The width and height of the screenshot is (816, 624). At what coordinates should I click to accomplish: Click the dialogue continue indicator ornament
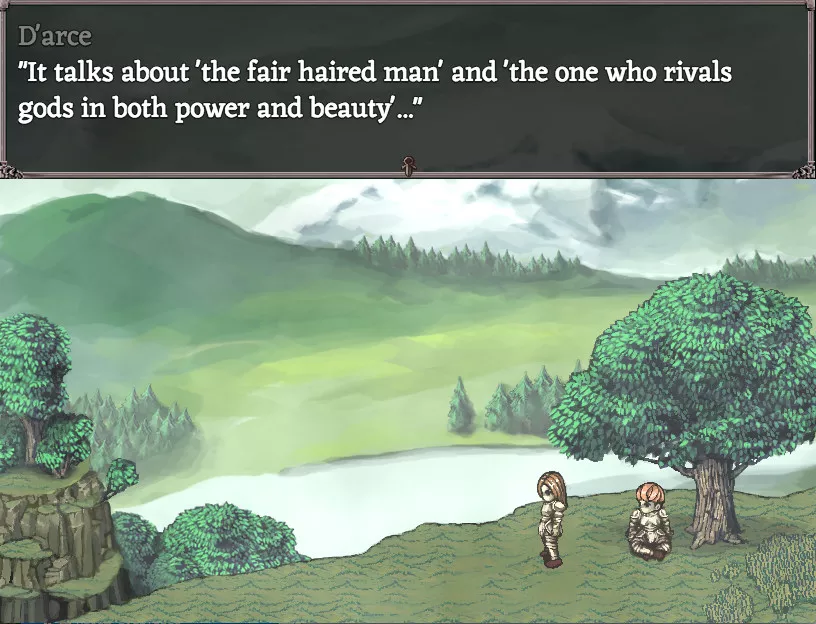(x=408, y=166)
